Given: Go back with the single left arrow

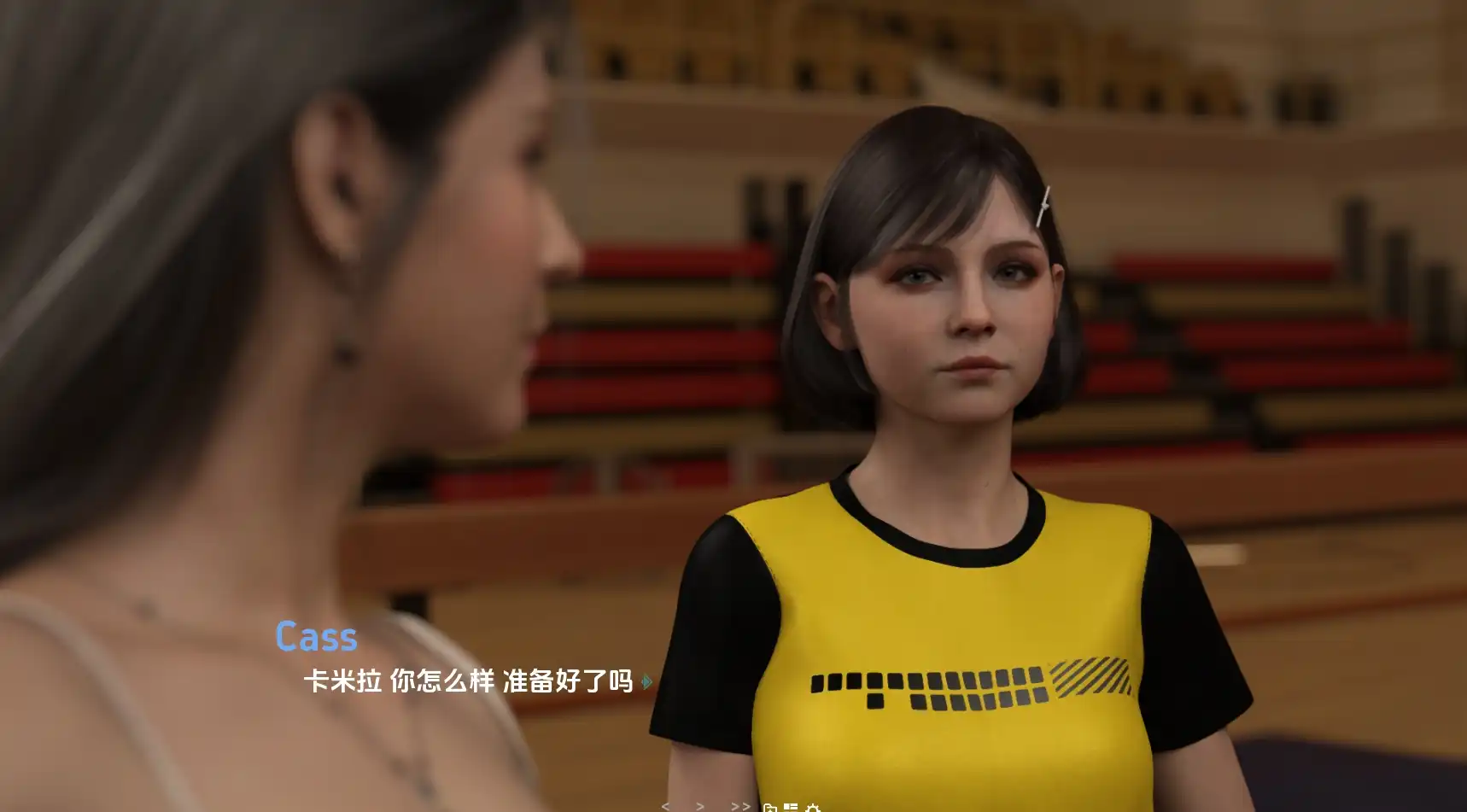Looking at the screenshot, I should 666,806.
